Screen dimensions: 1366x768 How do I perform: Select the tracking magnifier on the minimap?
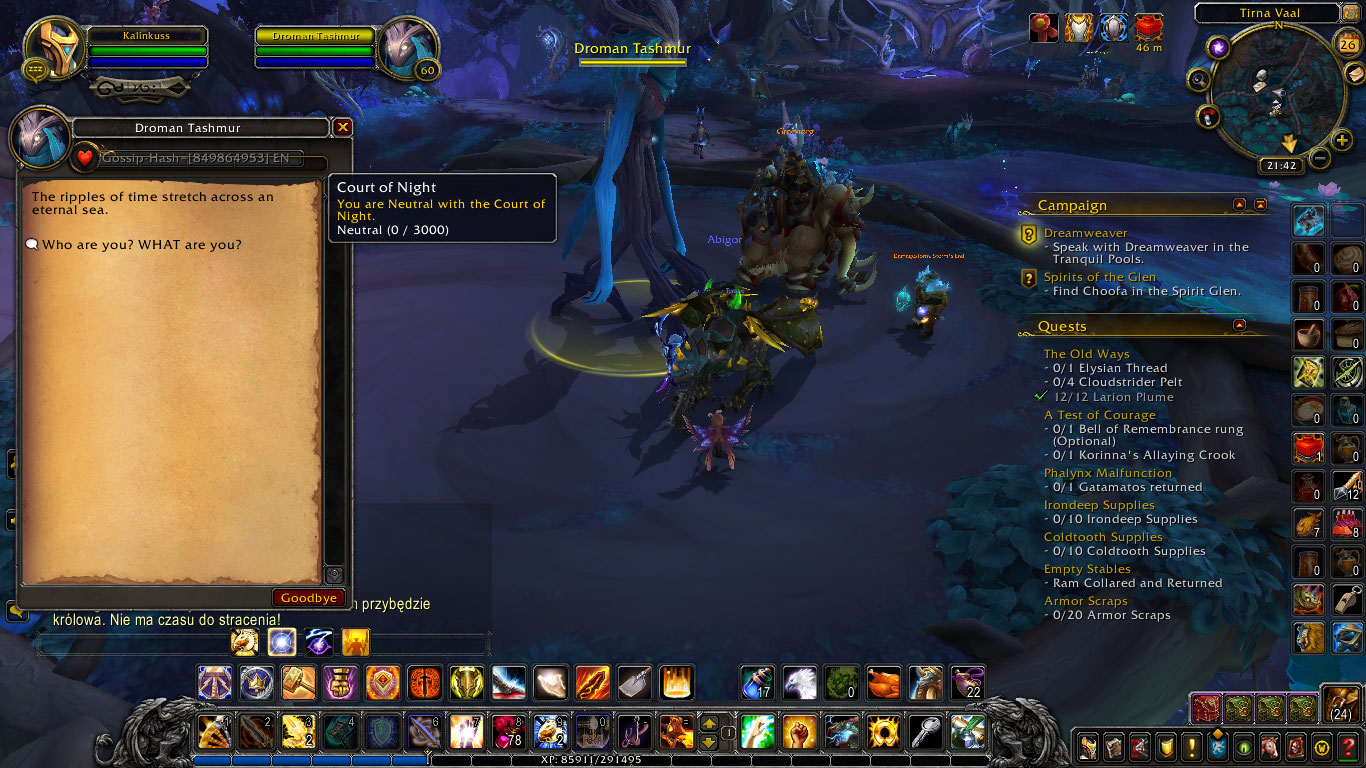tap(1200, 78)
